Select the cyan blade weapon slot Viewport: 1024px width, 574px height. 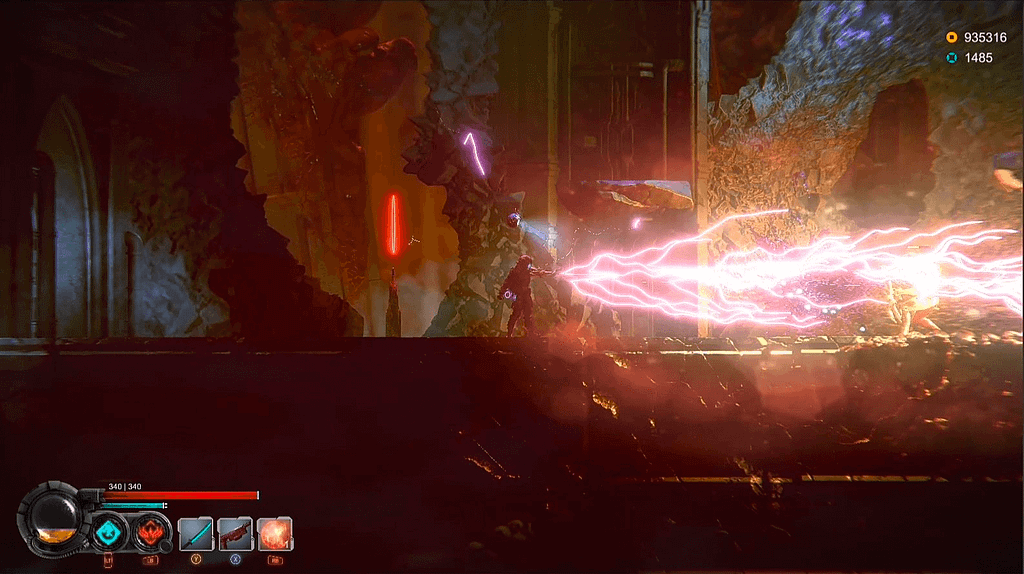pyautogui.click(x=195, y=533)
